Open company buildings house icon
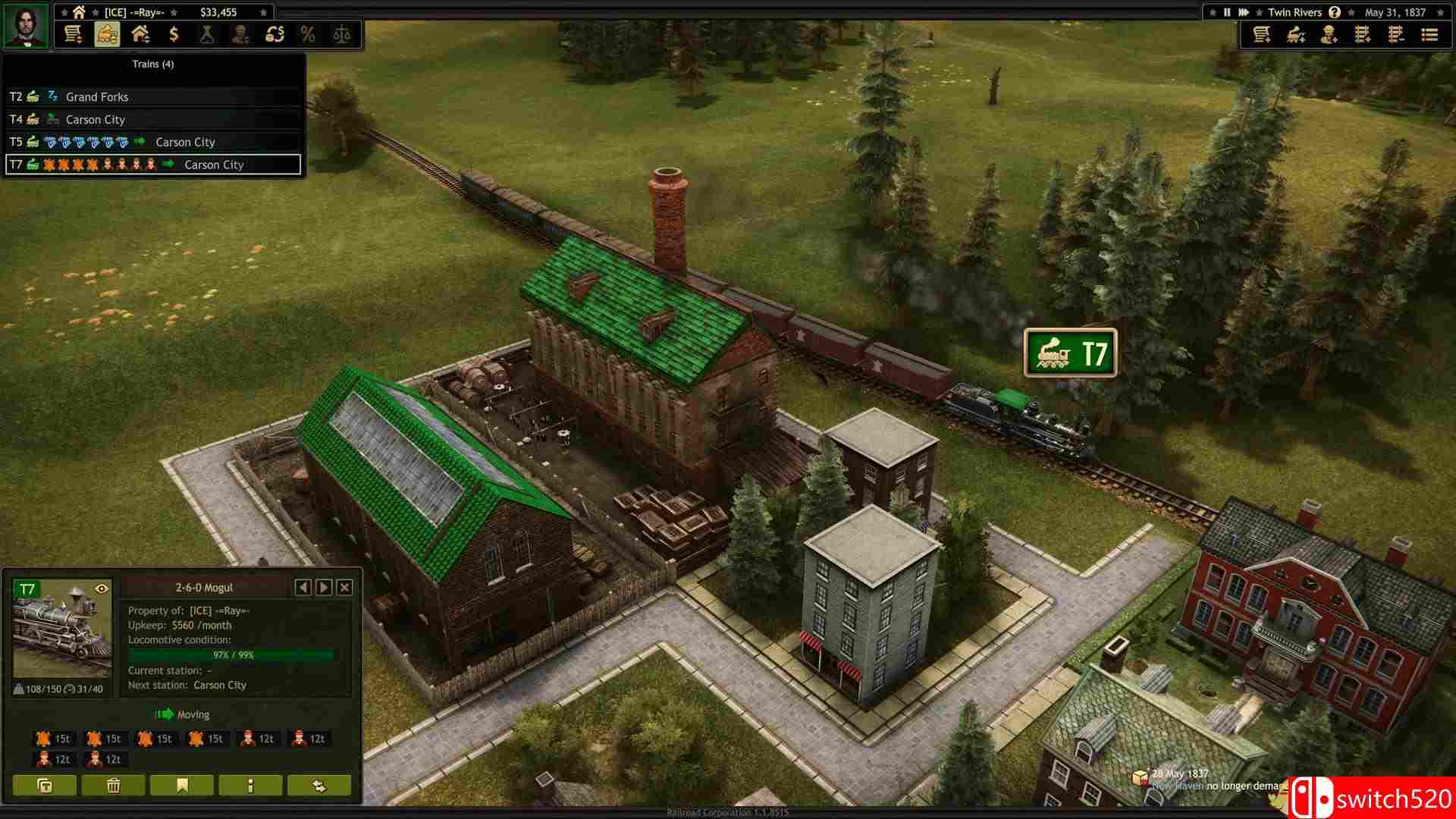The width and height of the screenshot is (1456, 819). click(141, 34)
